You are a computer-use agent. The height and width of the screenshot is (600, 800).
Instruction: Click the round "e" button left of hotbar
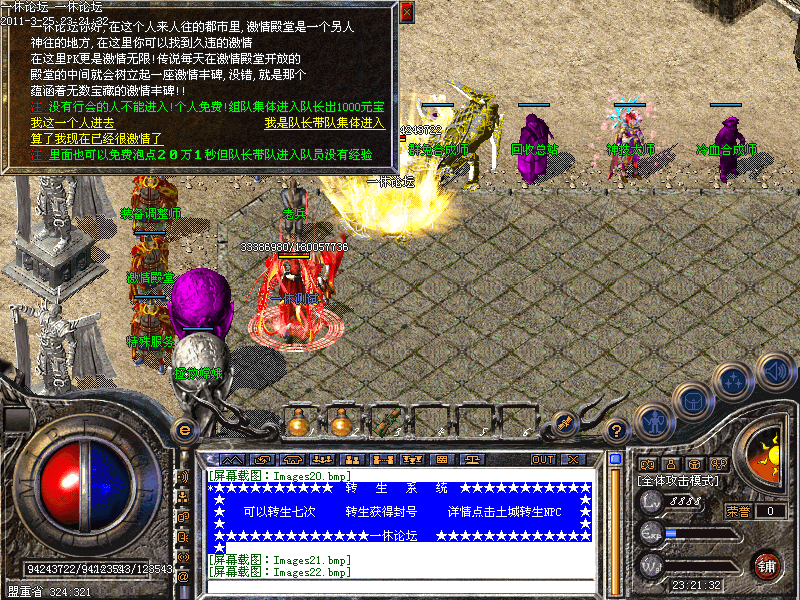coord(183,429)
